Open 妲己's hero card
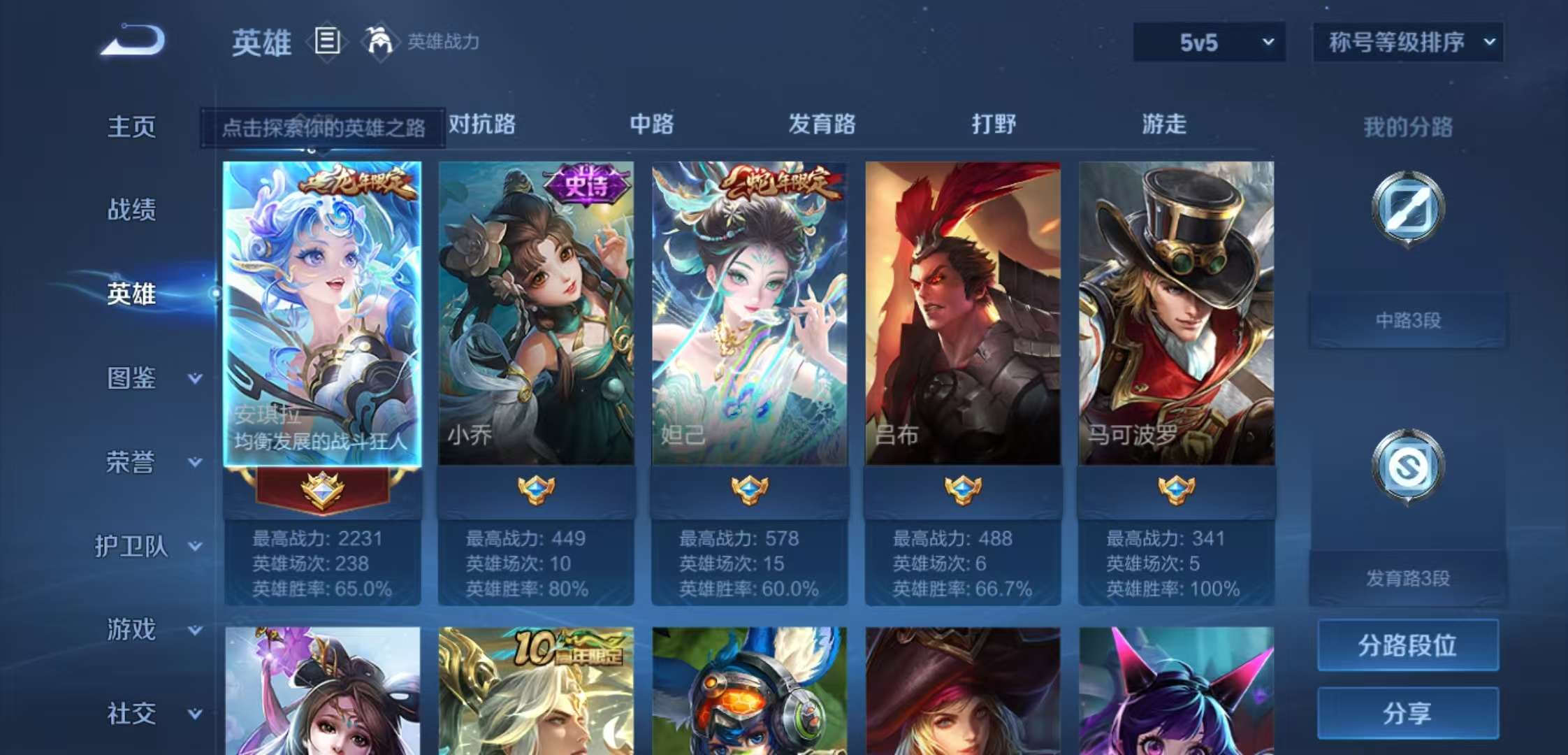 tap(750, 308)
